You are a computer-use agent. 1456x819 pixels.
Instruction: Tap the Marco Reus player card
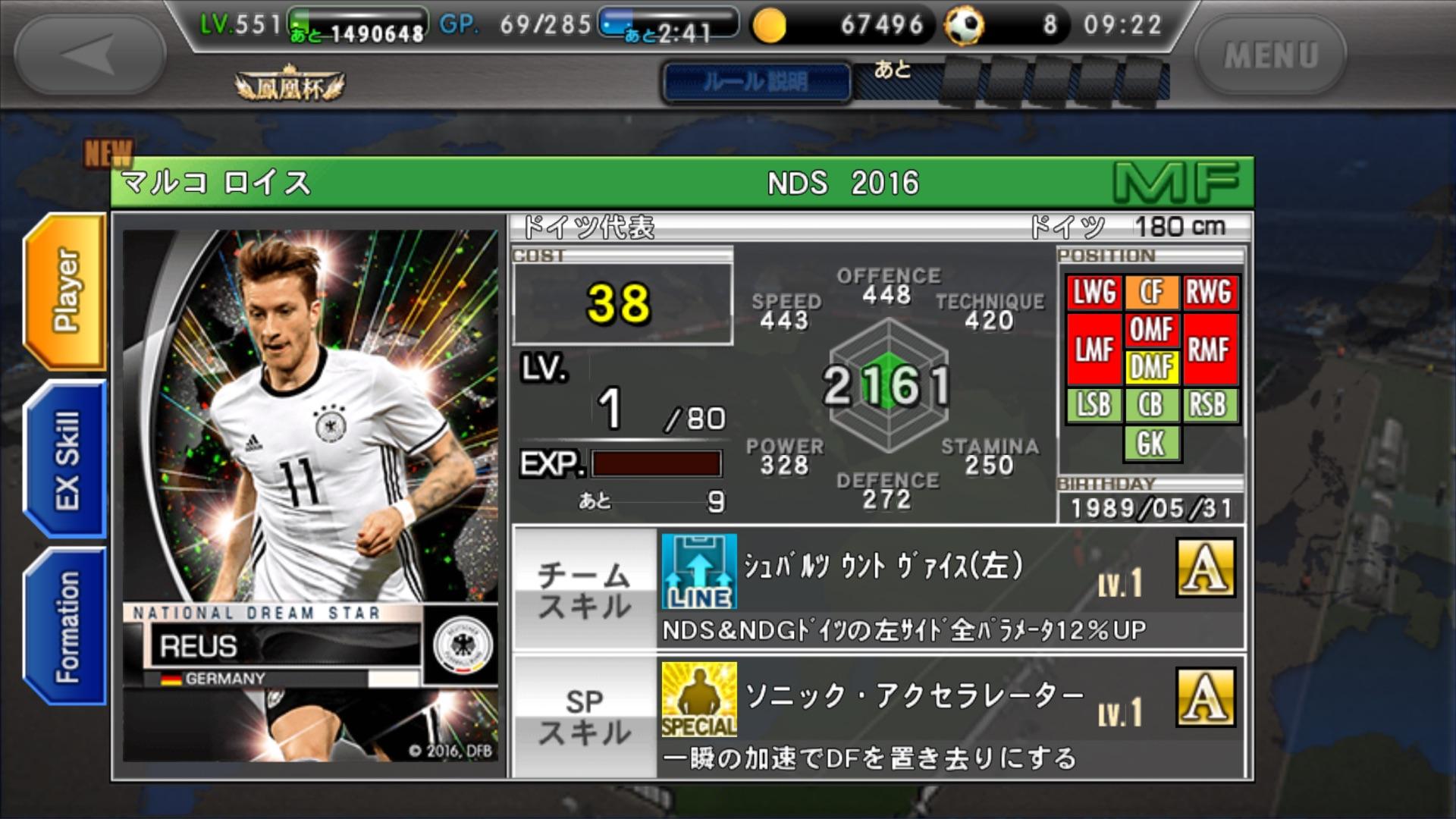(310, 494)
